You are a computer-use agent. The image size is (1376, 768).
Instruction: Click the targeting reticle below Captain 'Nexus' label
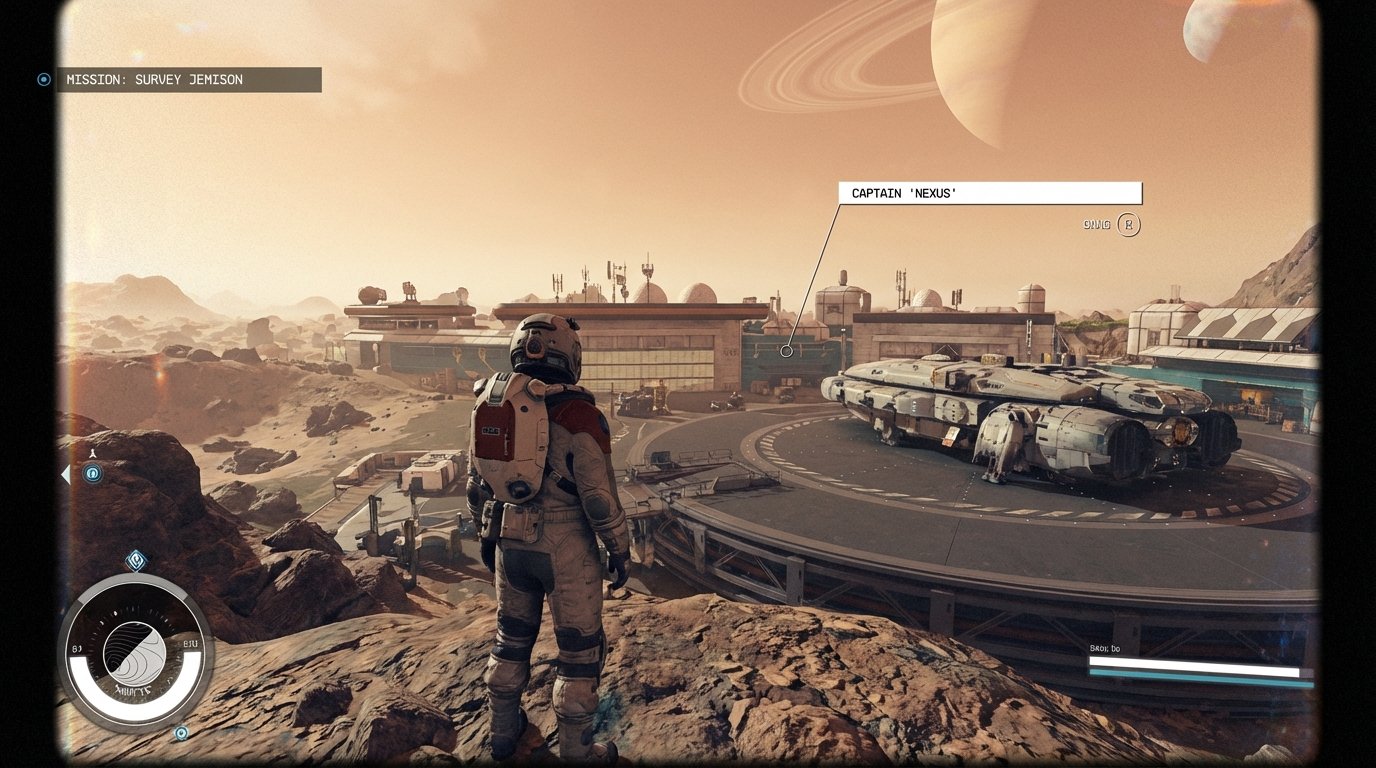[786, 350]
